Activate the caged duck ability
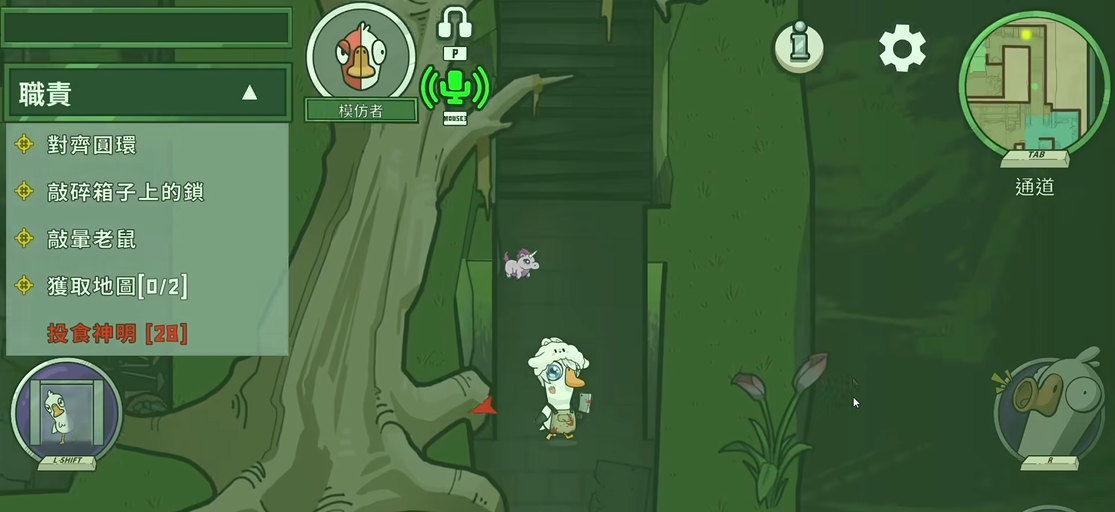Screen dimensions: 1115x512 pyautogui.click(x=66, y=412)
